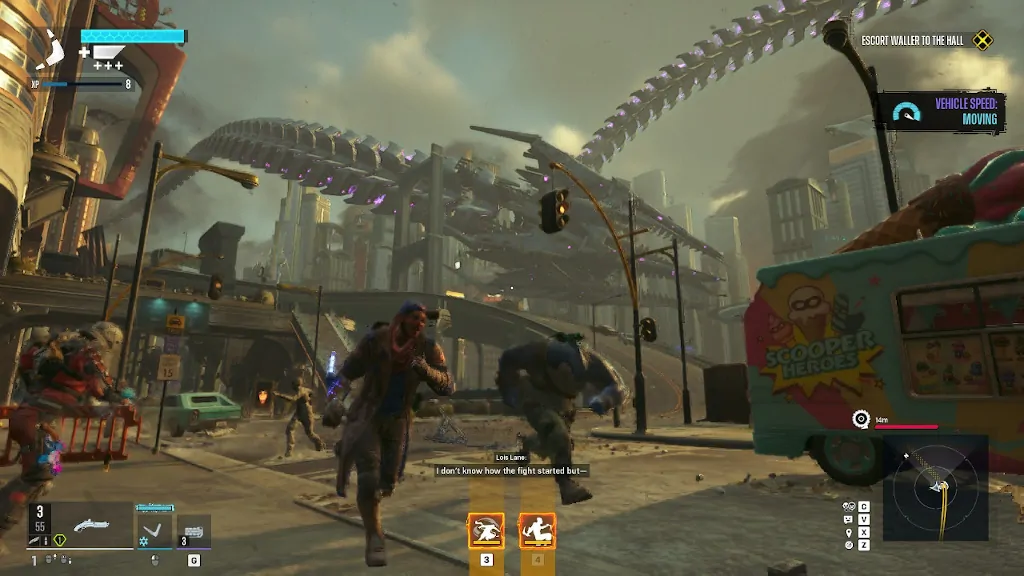Click the escort target gear marker
The image size is (1024, 576).
click(860, 418)
